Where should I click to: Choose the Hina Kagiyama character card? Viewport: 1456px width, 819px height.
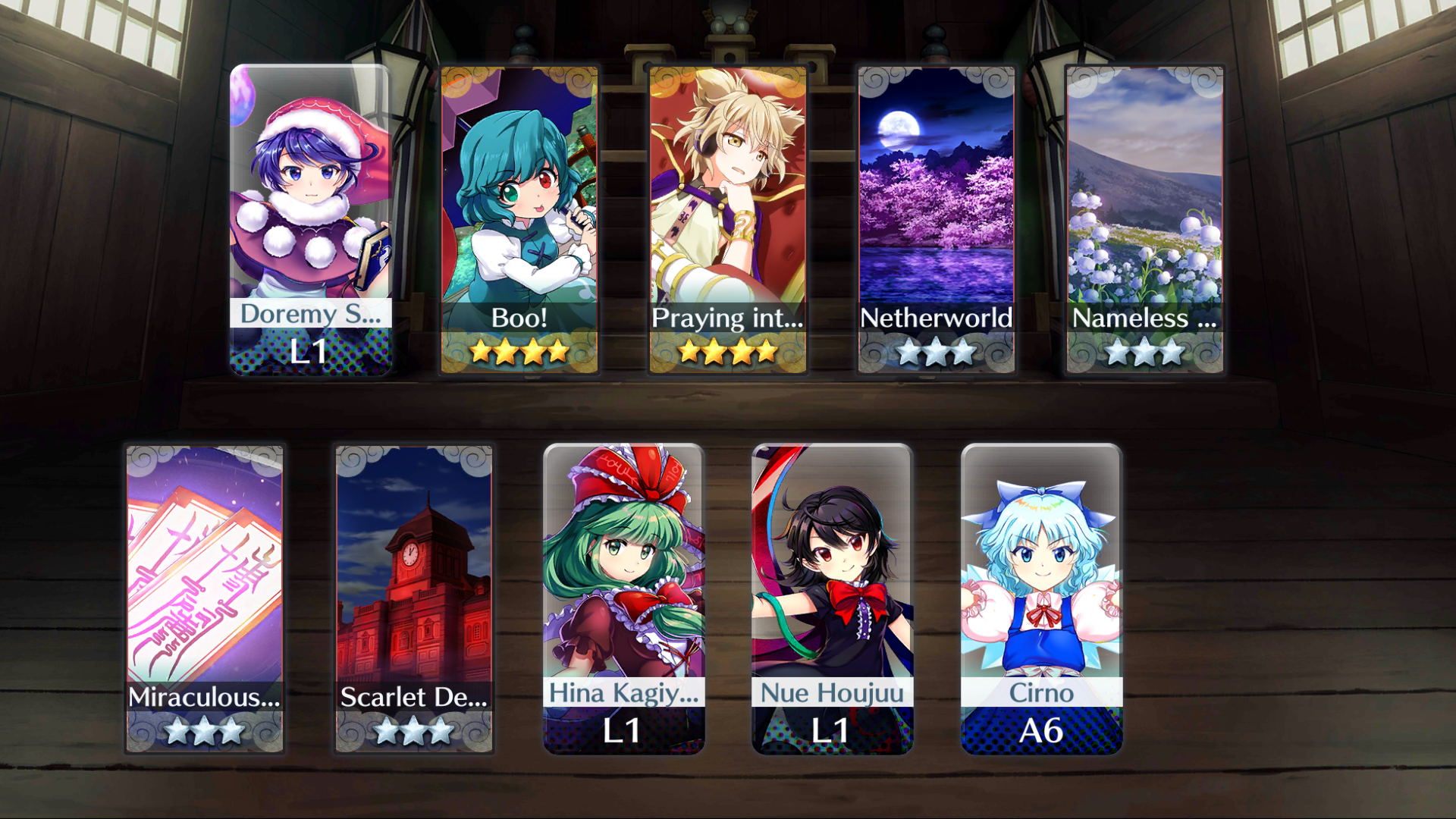(623, 598)
